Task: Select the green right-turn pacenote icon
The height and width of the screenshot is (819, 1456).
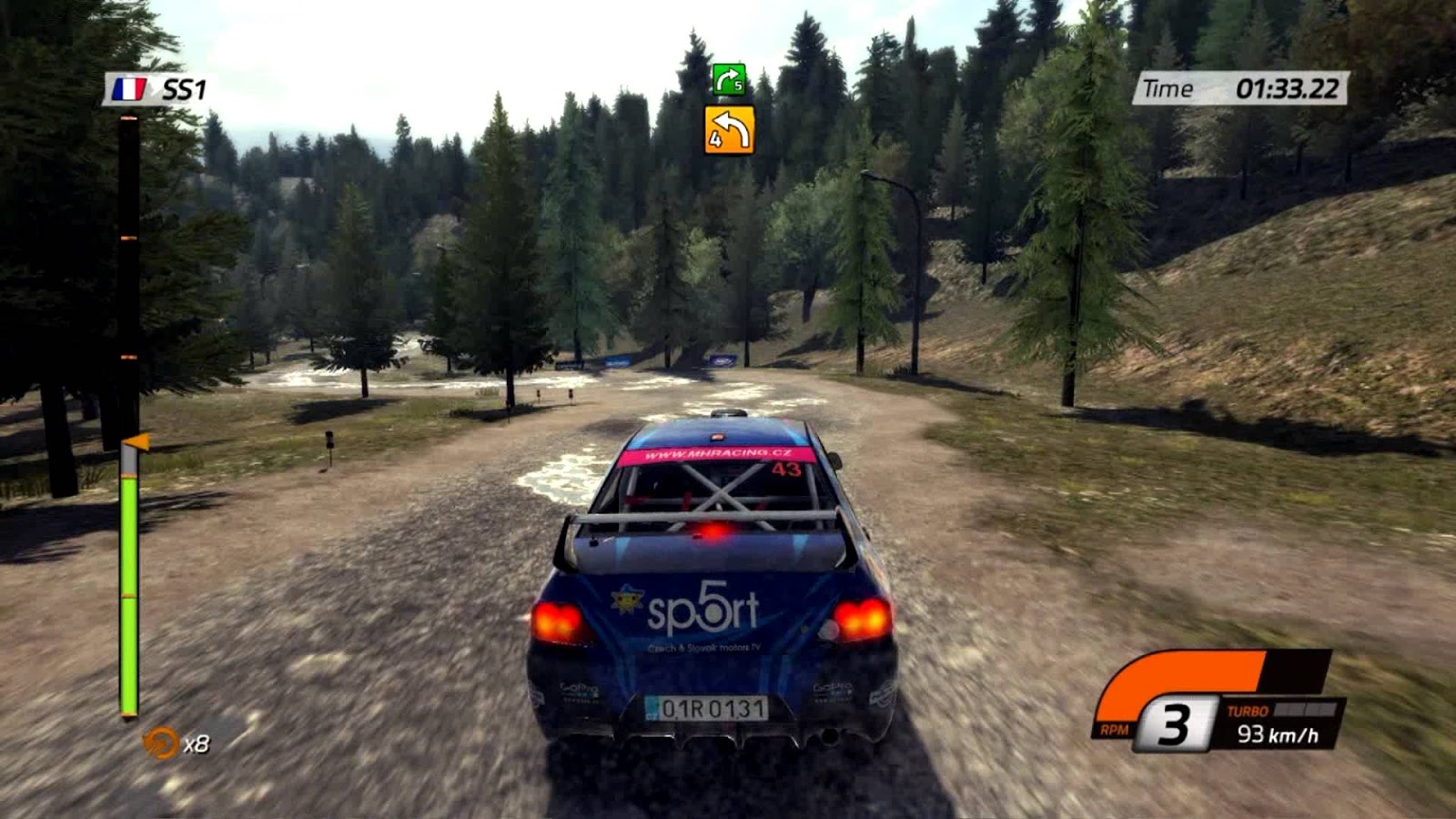Action: pyautogui.click(x=728, y=80)
